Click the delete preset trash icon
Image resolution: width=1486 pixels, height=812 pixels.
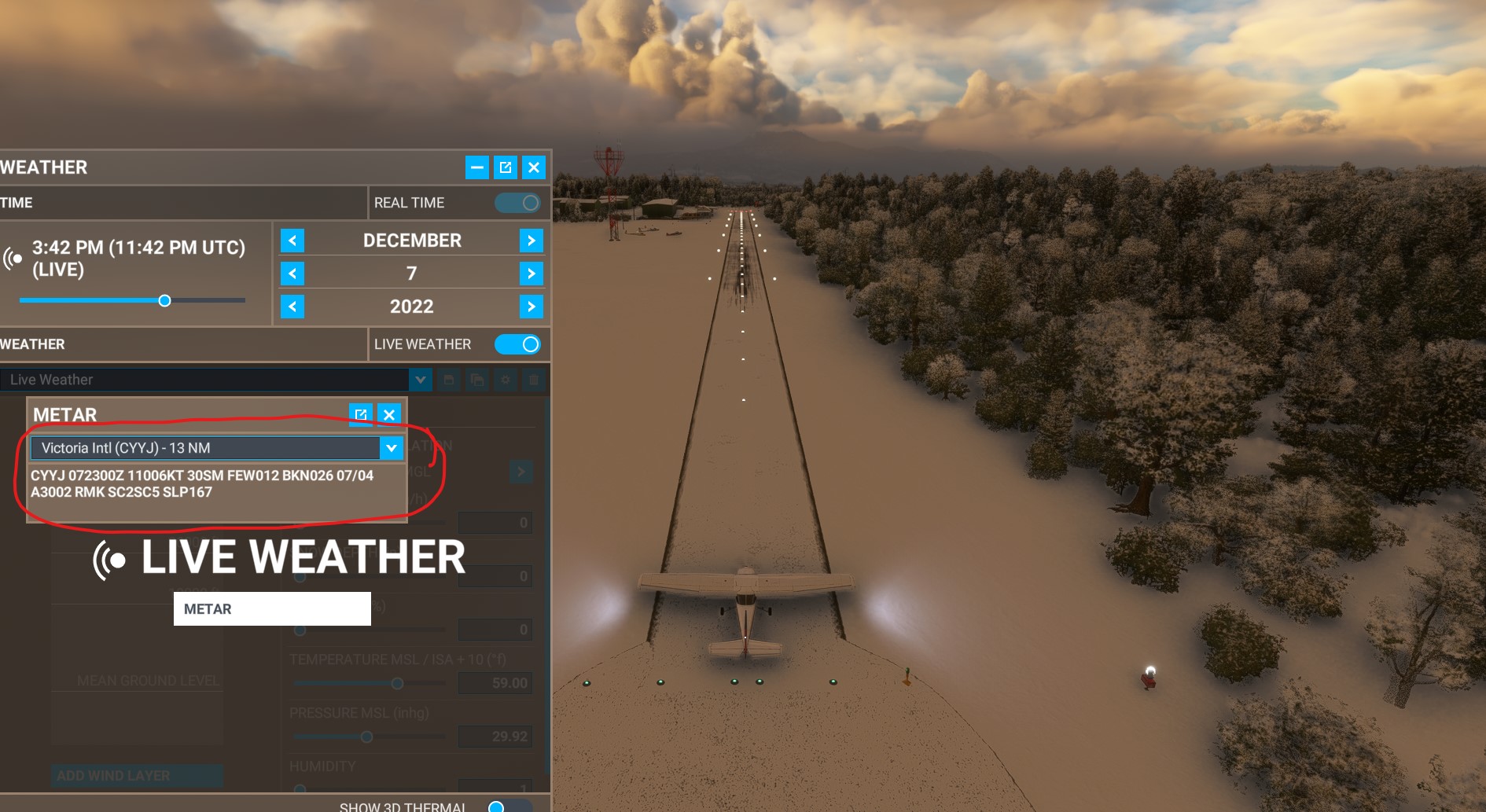click(x=535, y=380)
